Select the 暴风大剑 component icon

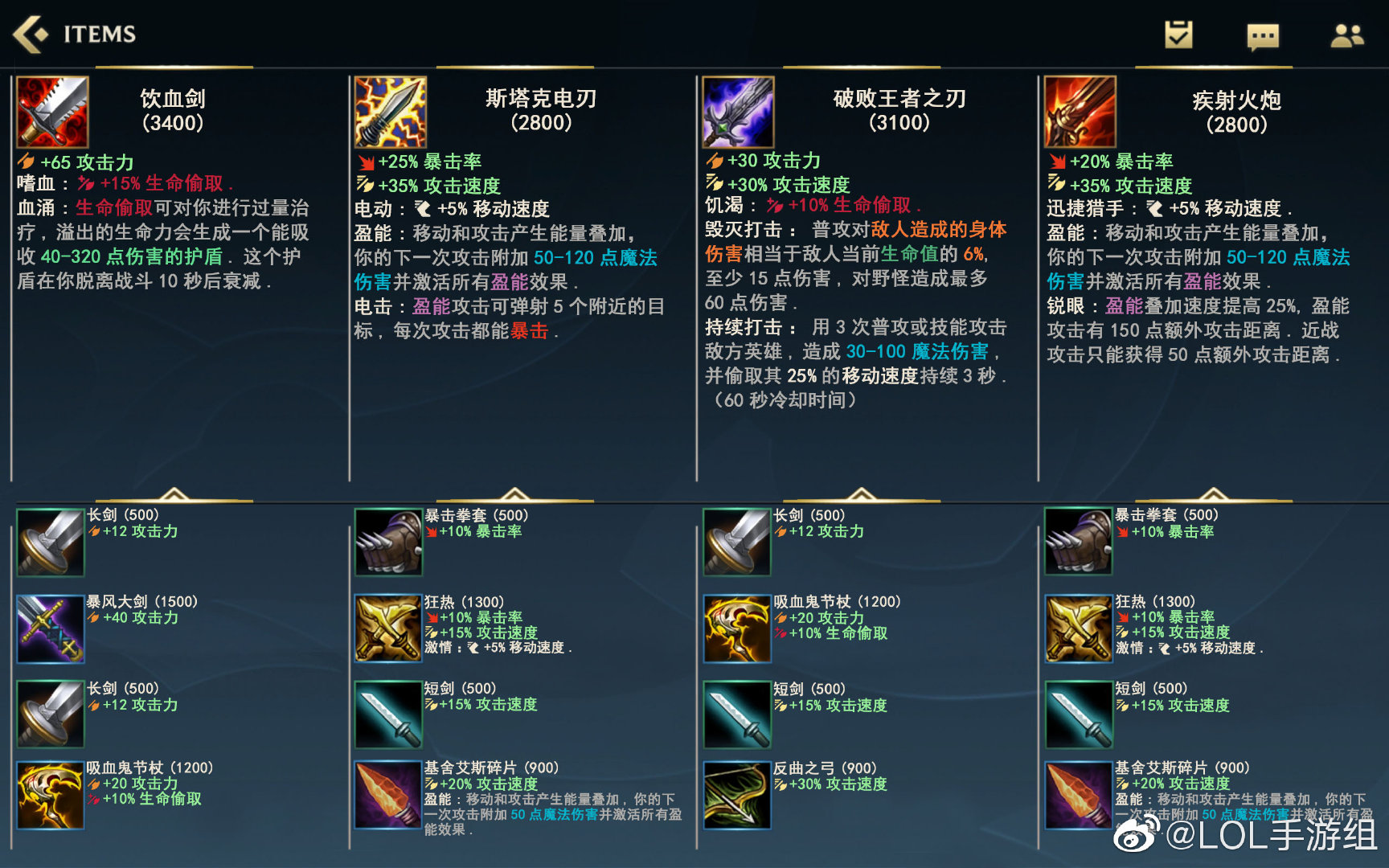point(50,628)
